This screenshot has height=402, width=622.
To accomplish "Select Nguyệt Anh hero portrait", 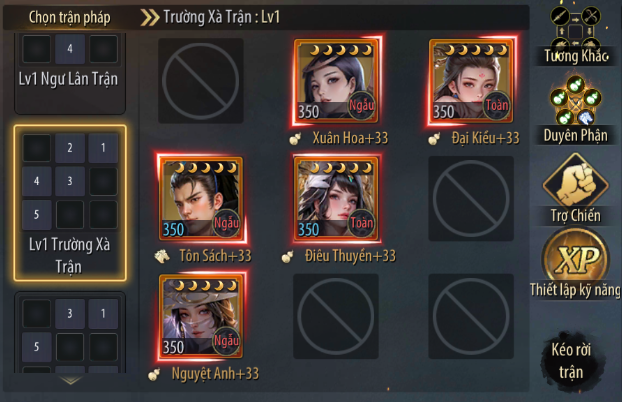I will 203,317.
